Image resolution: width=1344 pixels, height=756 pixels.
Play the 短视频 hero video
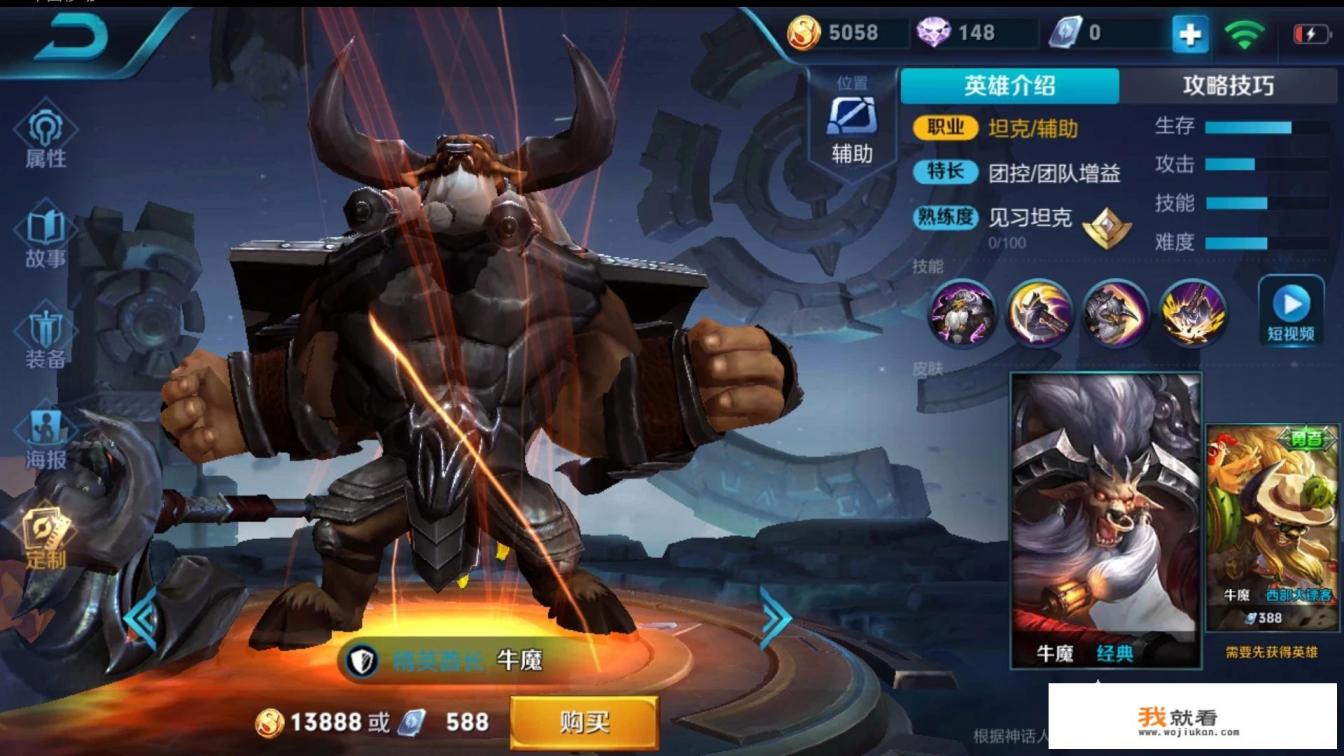tap(1291, 307)
